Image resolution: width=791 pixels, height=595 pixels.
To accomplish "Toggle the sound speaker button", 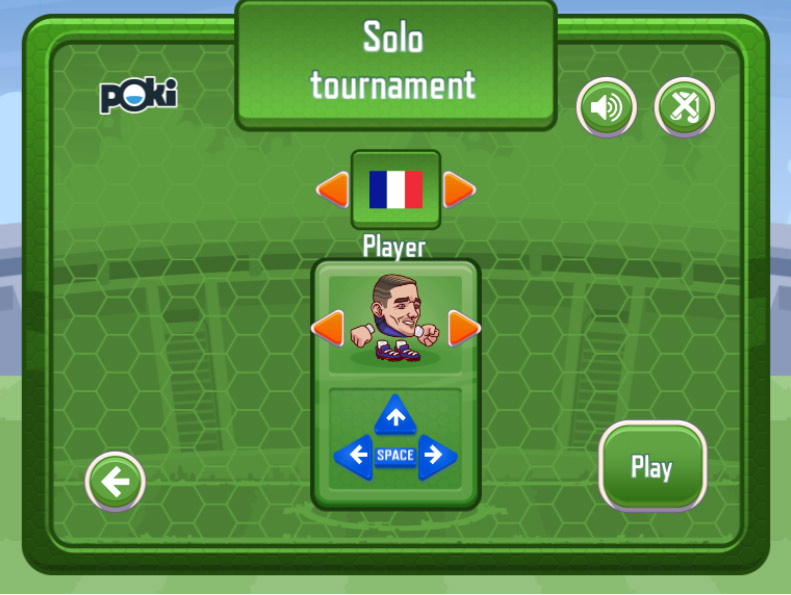I will [606, 107].
